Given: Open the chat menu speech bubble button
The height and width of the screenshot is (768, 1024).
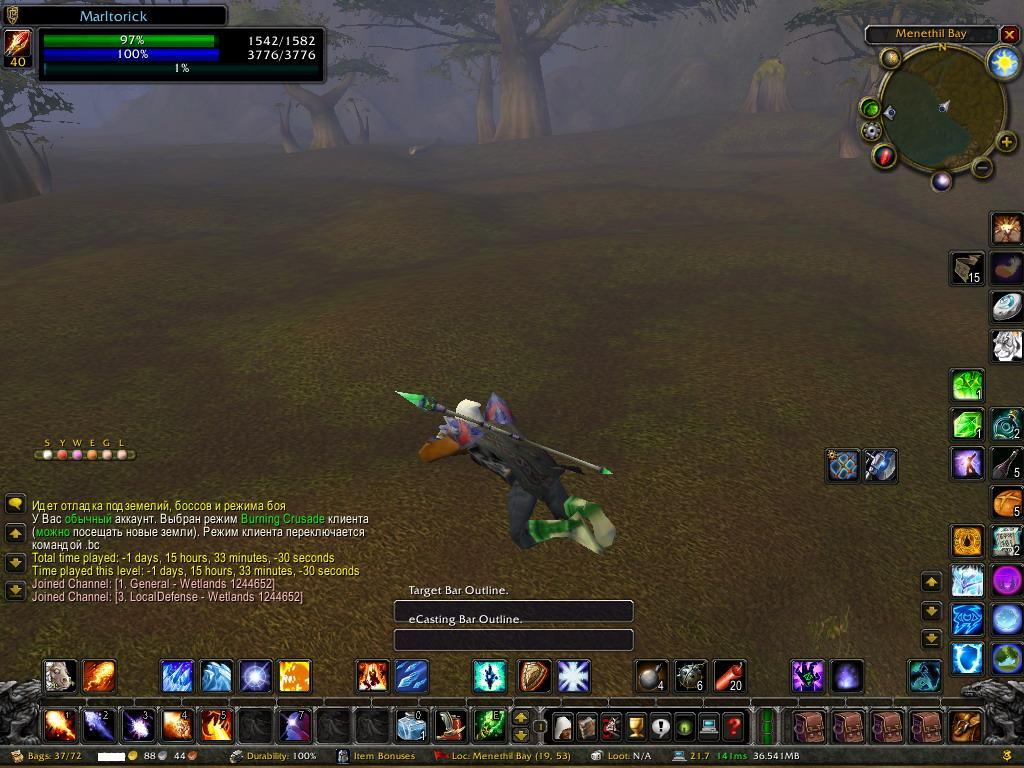Looking at the screenshot, I should [15, 505].
